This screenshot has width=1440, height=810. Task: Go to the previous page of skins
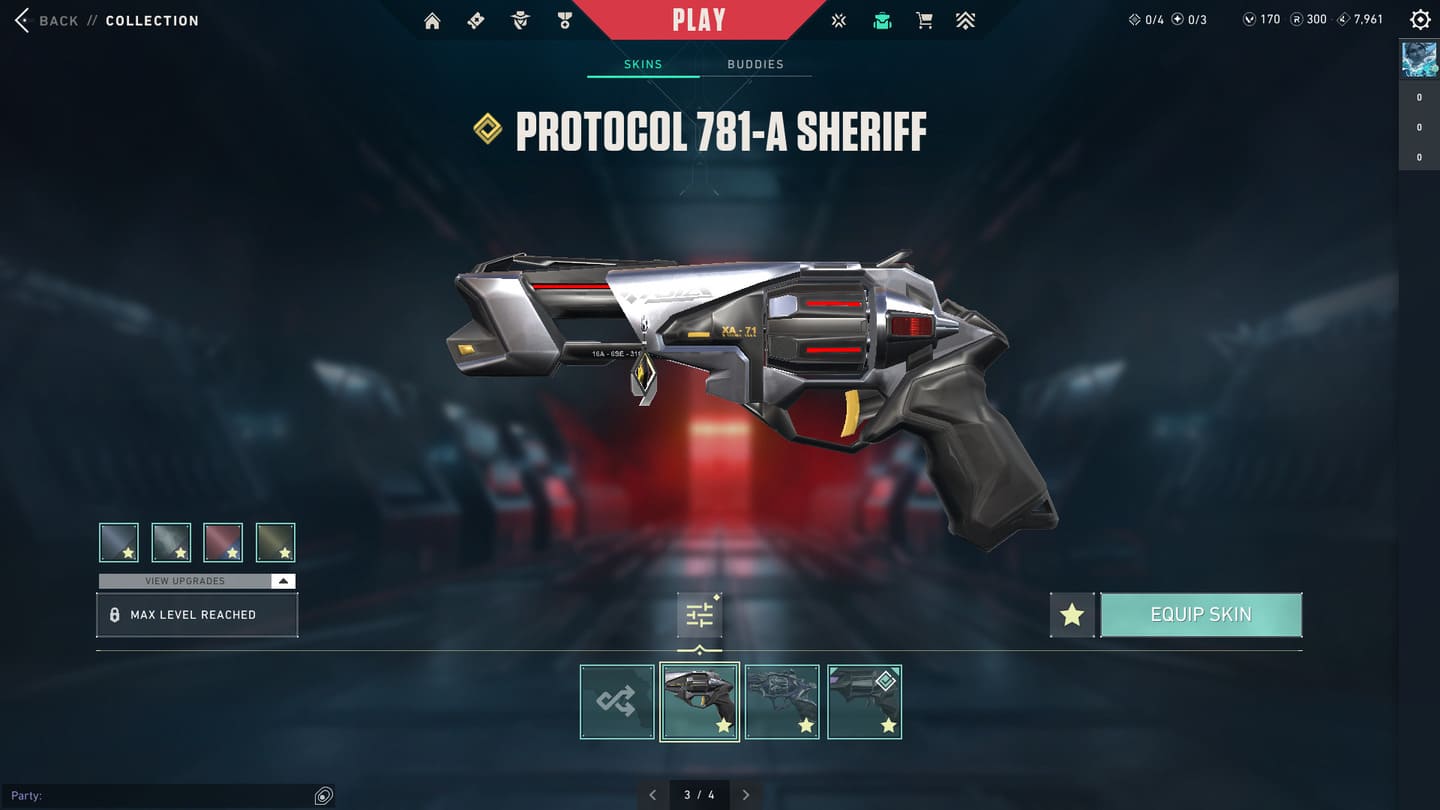(653, 795)
